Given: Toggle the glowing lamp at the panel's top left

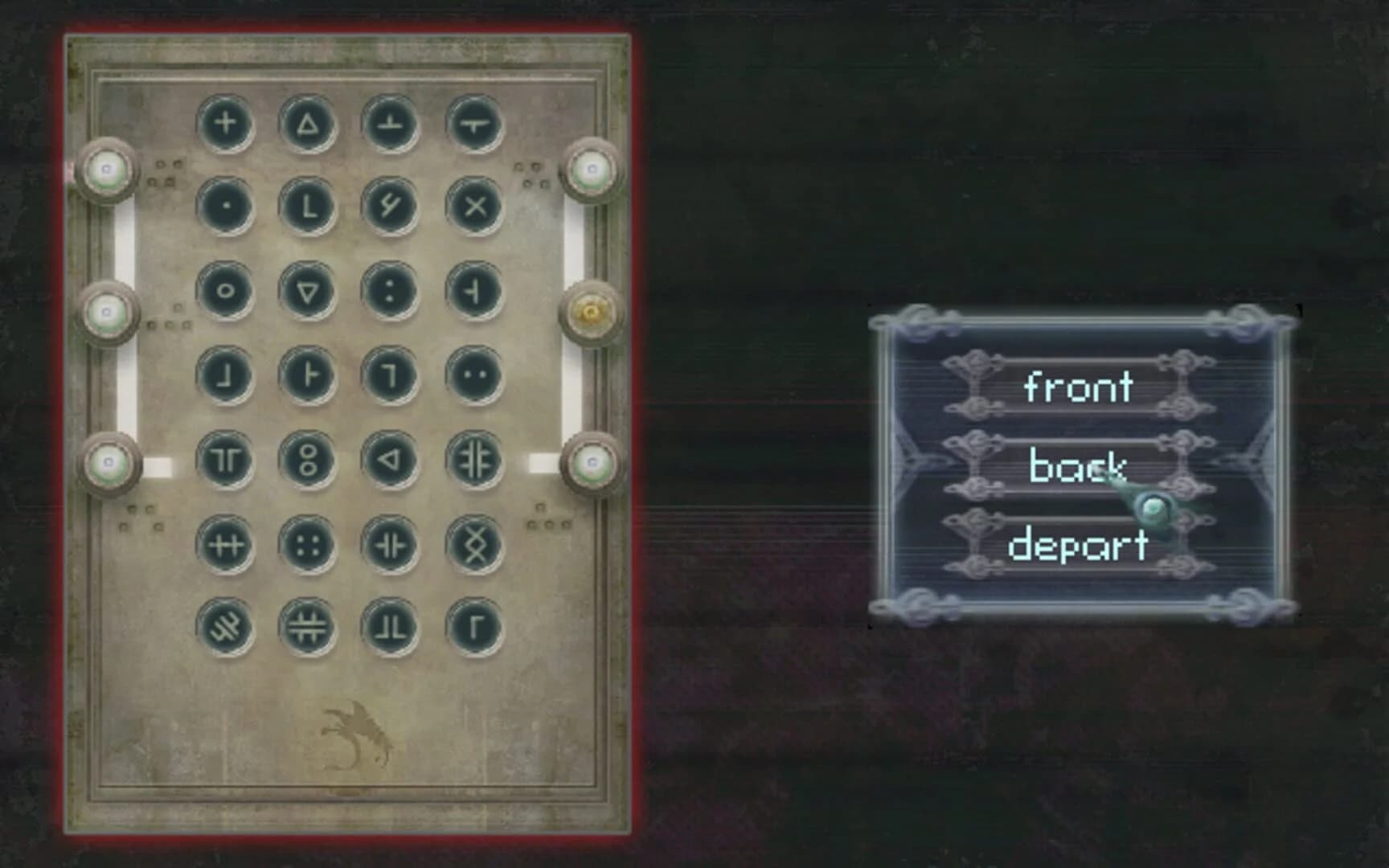Looking at the screenshot, I should [x=107, y=169].
